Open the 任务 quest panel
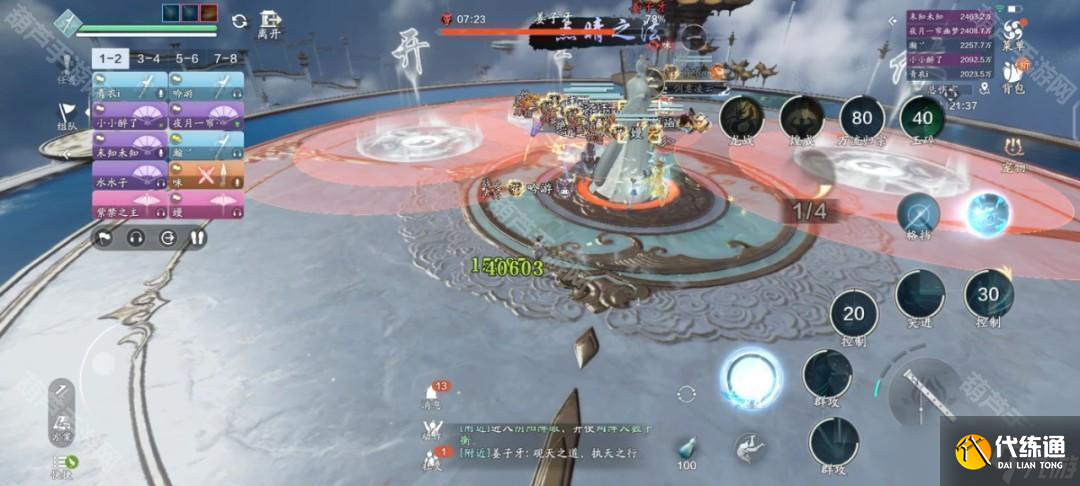 (x=66, y=70)
